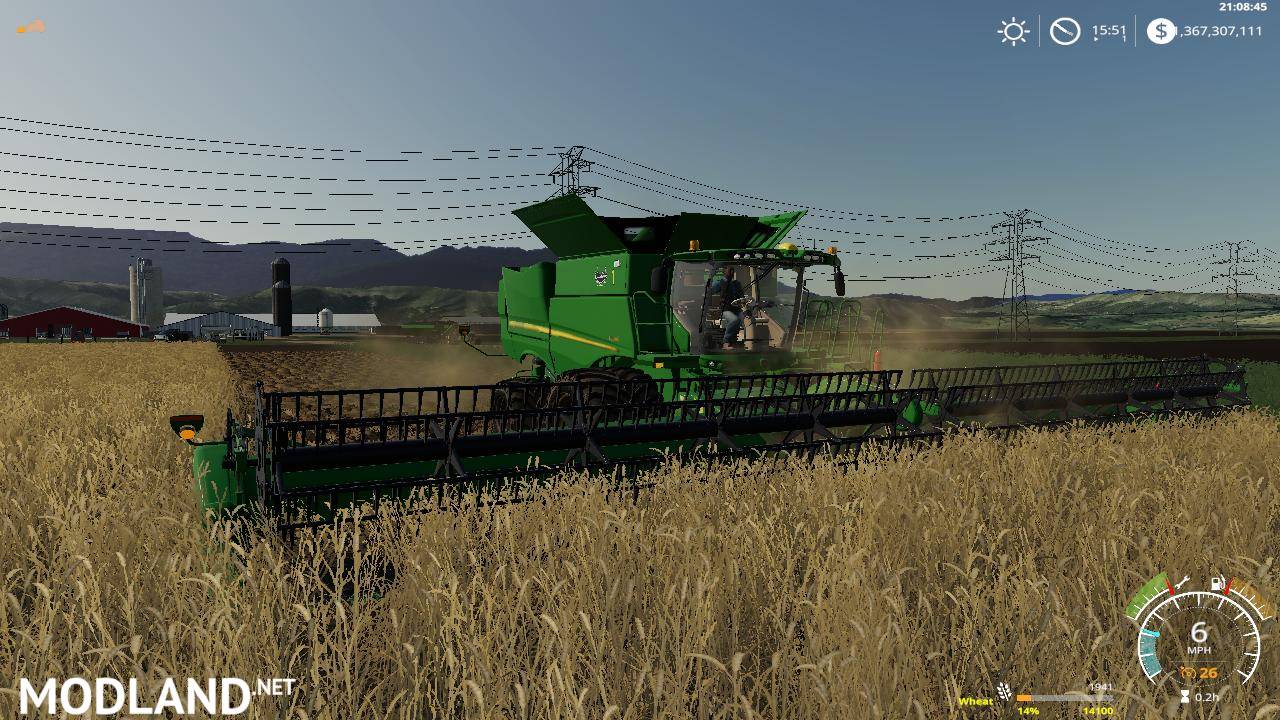Expand the grain tank capacity readout 14100
The image size is (1280, 720).
coord(1097,711)
